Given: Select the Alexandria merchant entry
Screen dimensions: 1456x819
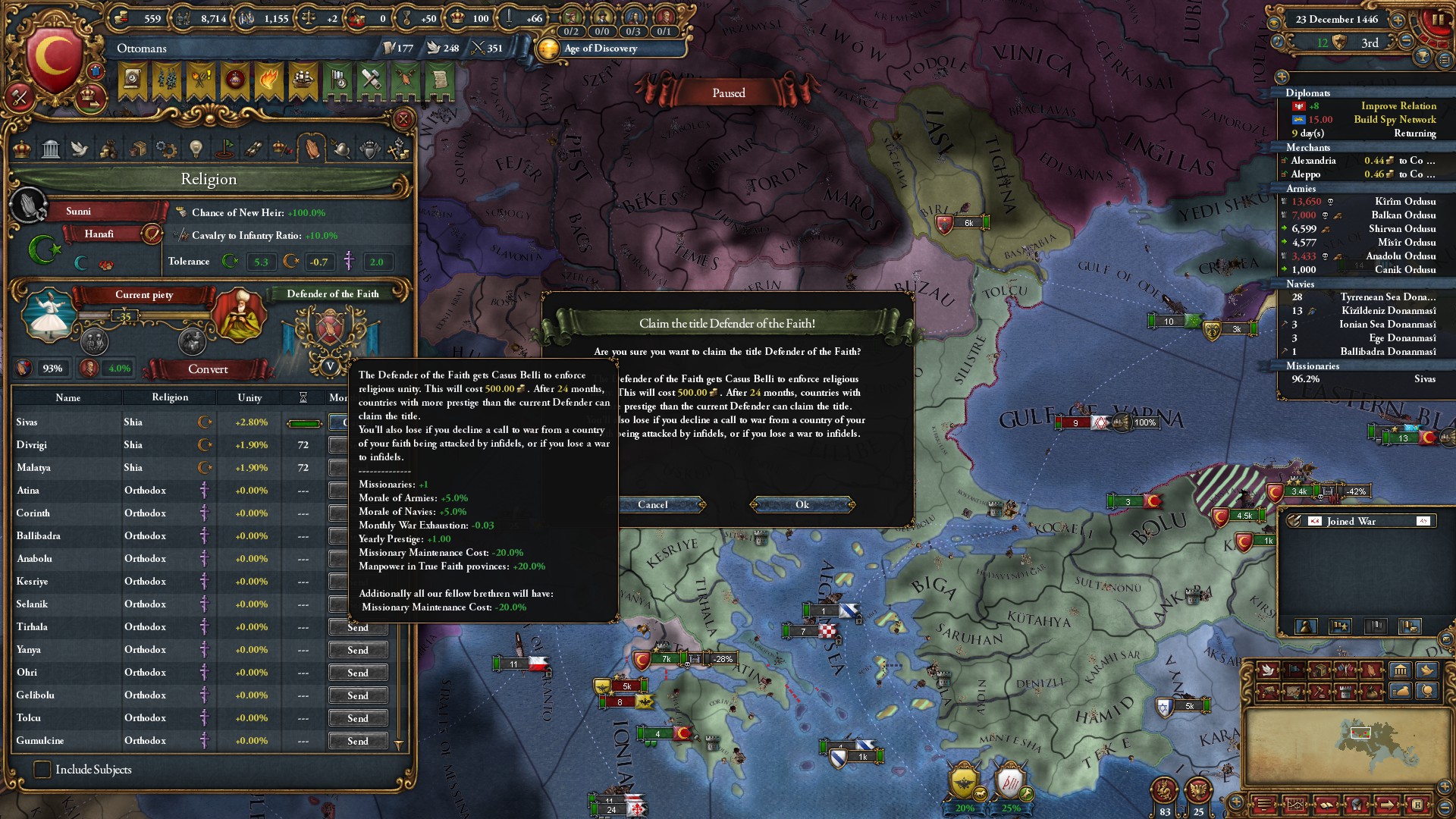Looking at the screenshot, I should coord(1313,161).
